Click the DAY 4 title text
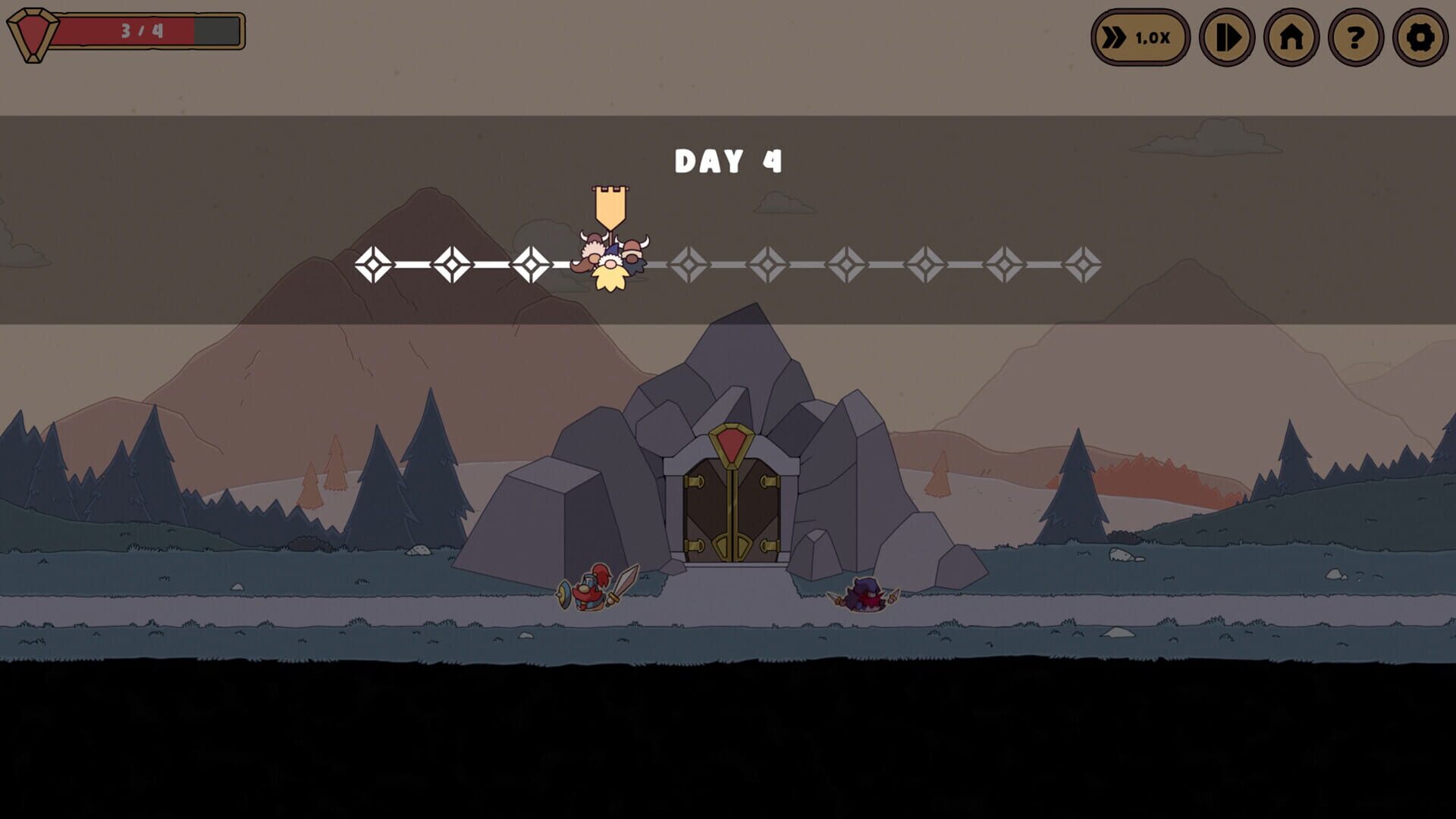 click(728, 159)
